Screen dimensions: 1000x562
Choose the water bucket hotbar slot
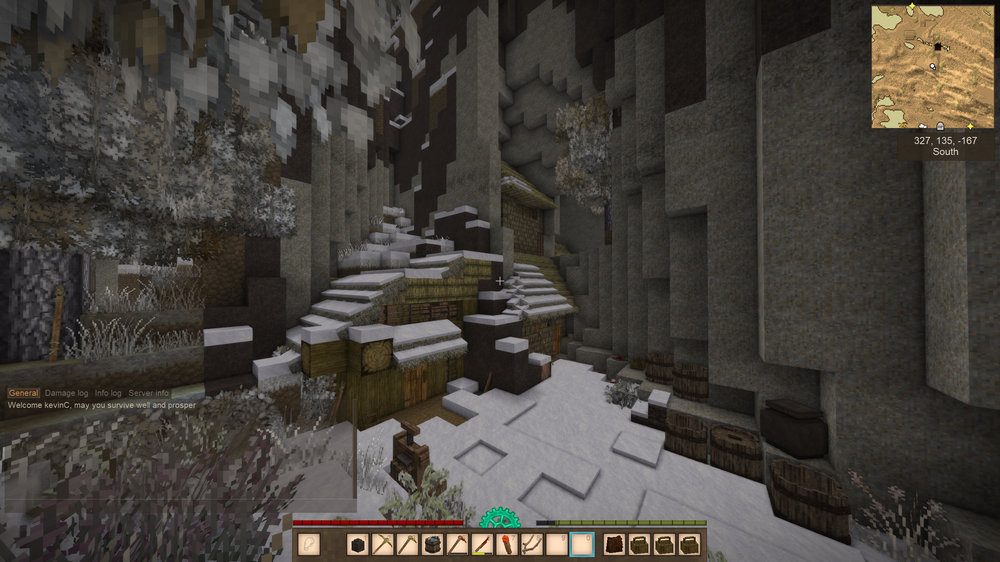(432, 544)
